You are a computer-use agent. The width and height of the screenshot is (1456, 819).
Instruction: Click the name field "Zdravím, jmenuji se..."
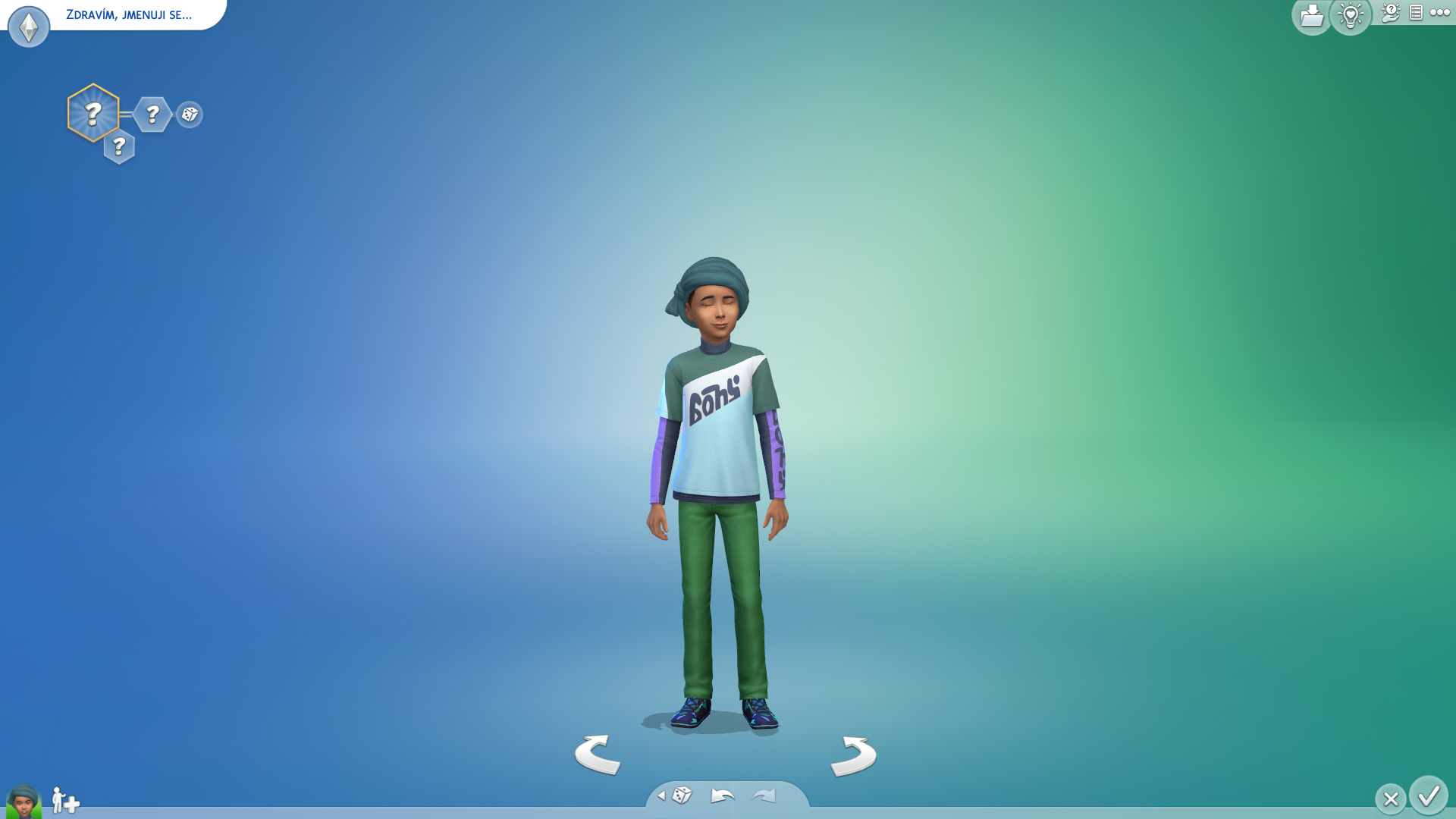pos(129,15)
